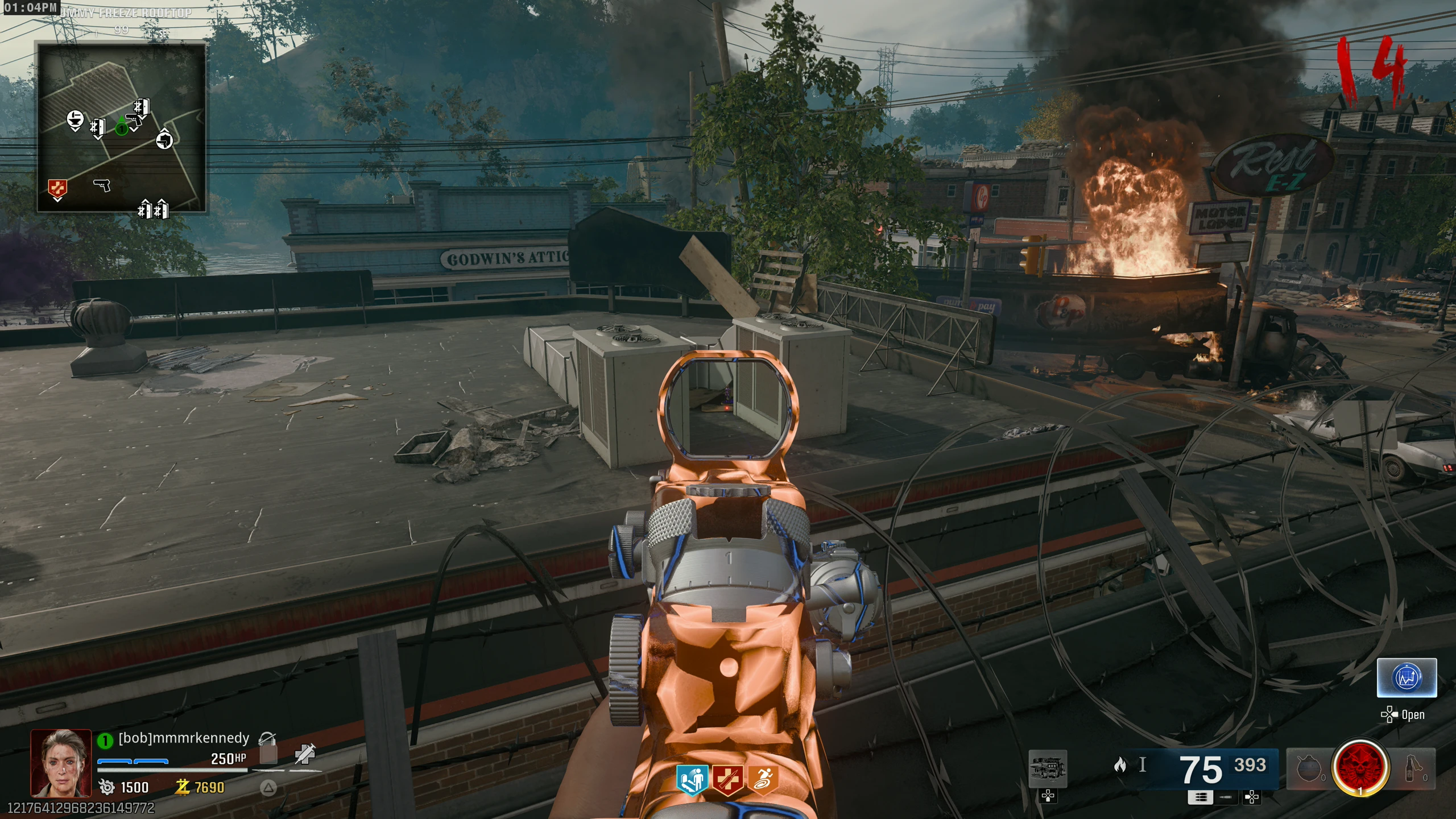Click the muted headset icon
The width and height of the screenshot is (1456, 819).
coord(267,739)
